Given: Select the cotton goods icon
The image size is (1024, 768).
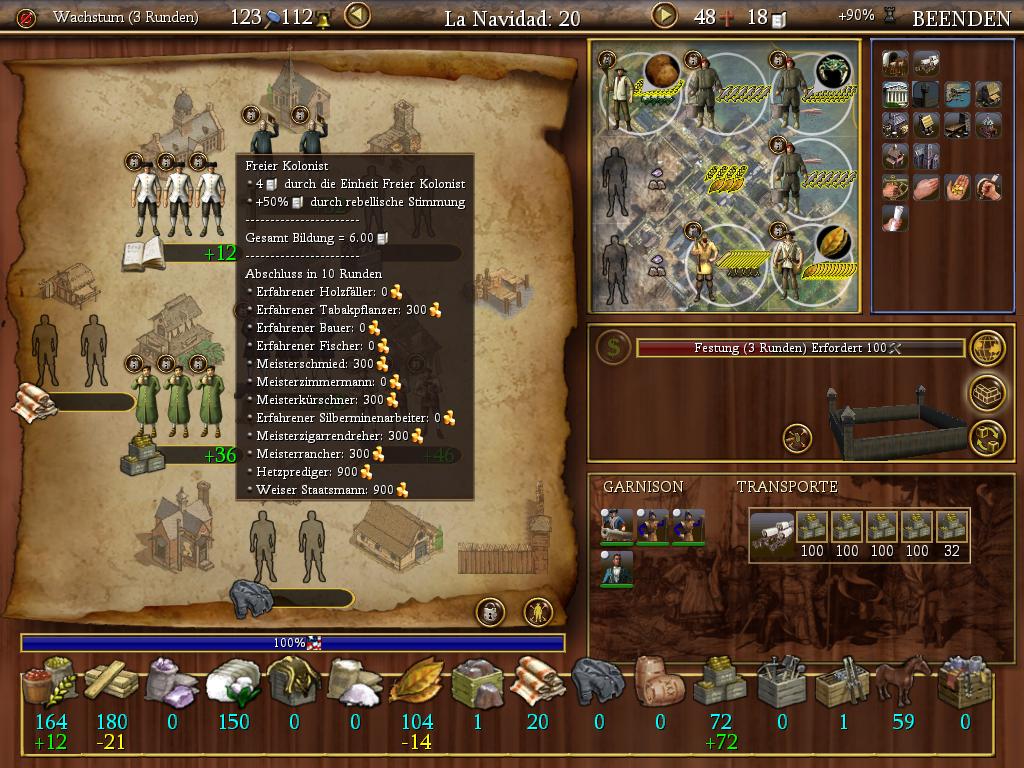Looking at the screenshot, I should click(233, 684).
